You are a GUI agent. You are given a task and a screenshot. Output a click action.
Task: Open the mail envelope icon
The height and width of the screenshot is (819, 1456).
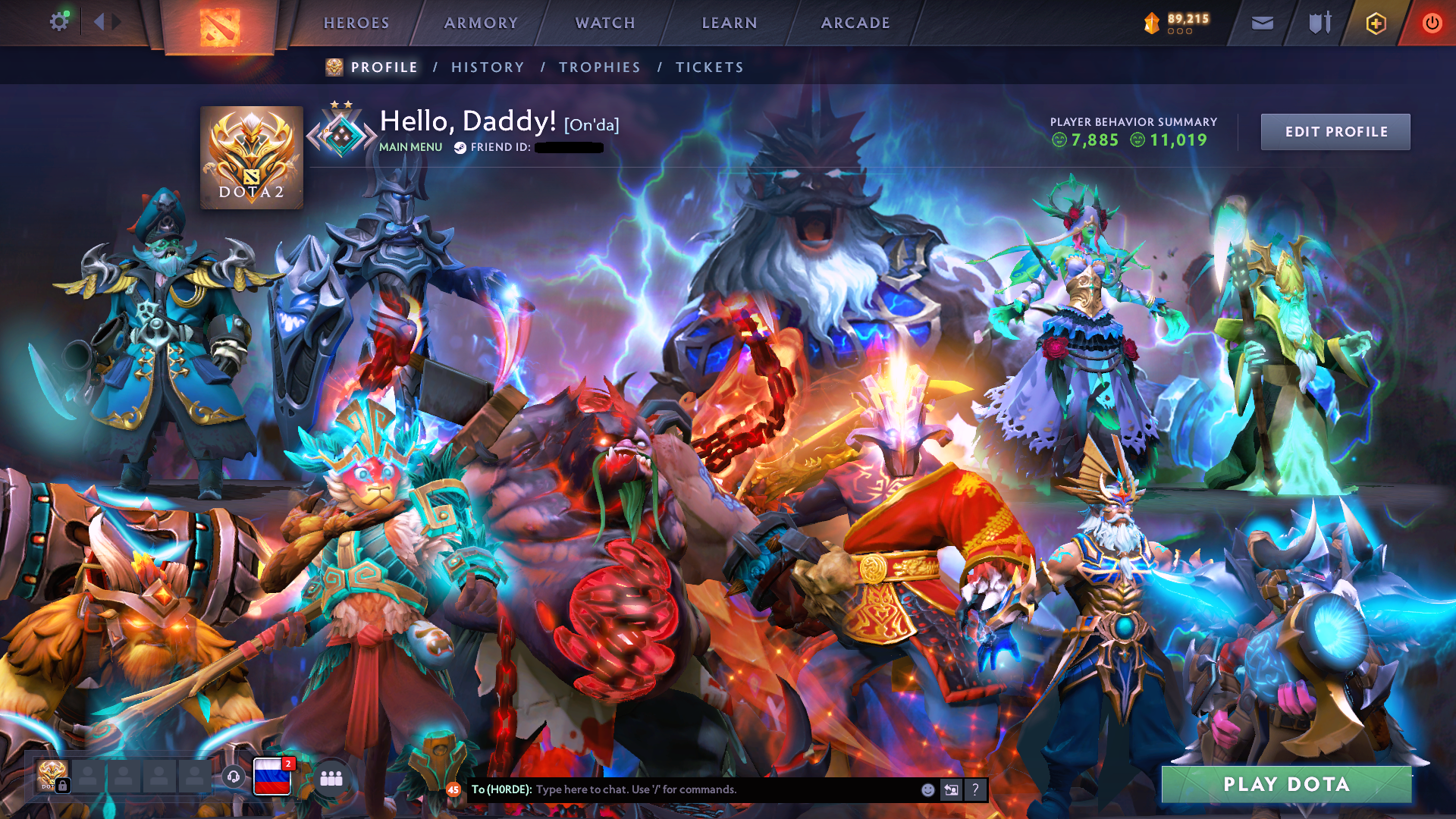click(1263, 23)
